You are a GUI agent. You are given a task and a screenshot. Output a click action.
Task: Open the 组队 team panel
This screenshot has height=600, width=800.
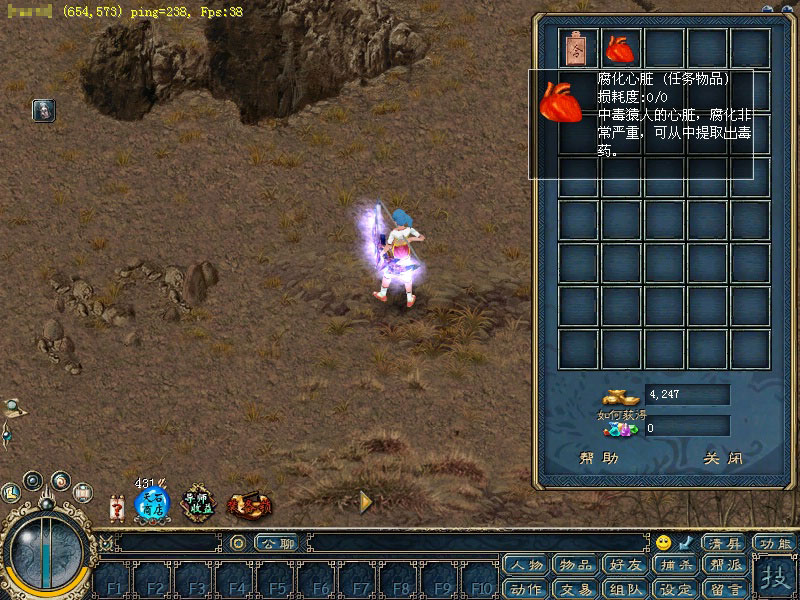click(626, 588)
